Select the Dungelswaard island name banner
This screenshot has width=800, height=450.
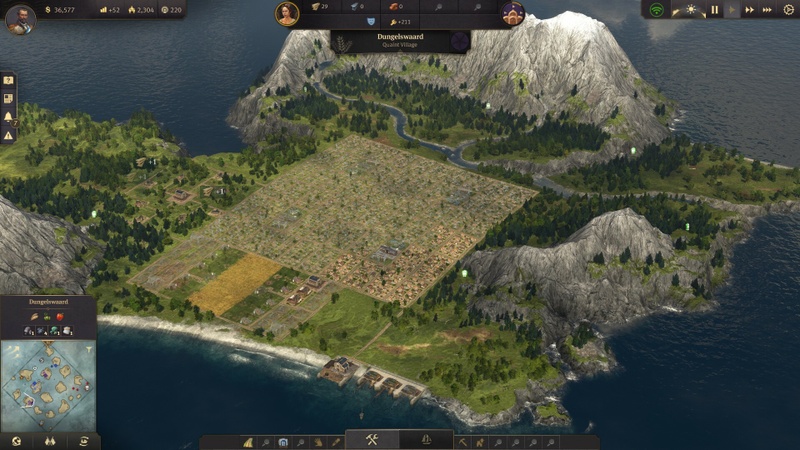click(400, 41)
